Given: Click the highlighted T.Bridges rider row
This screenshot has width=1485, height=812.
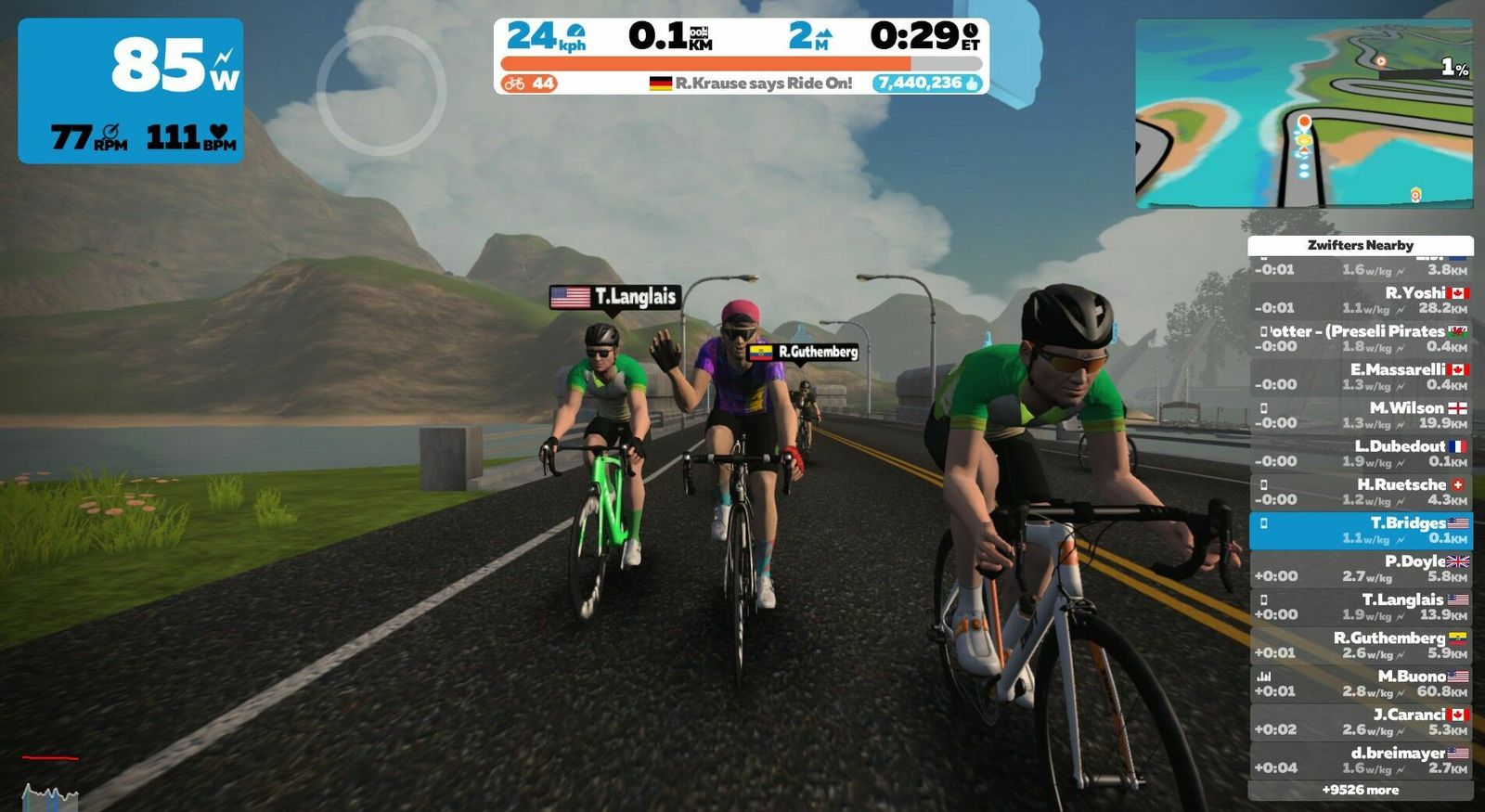Looking at the screenshot, I should (x=1361, y=530).
